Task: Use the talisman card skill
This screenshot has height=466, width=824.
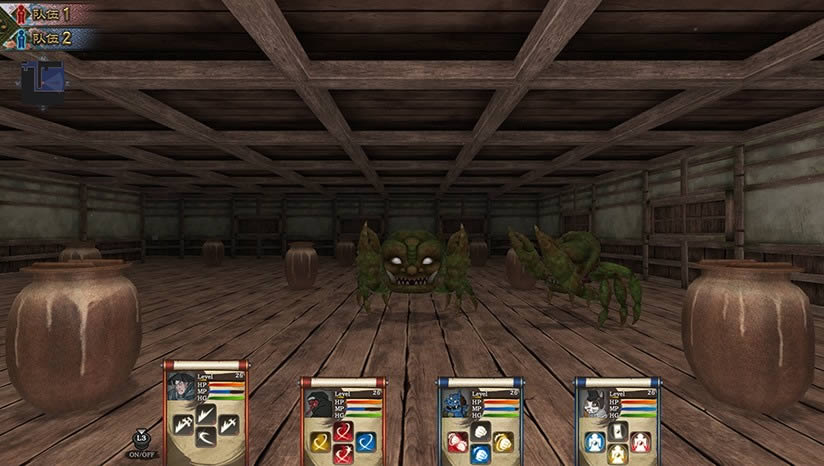Action: 617,429
